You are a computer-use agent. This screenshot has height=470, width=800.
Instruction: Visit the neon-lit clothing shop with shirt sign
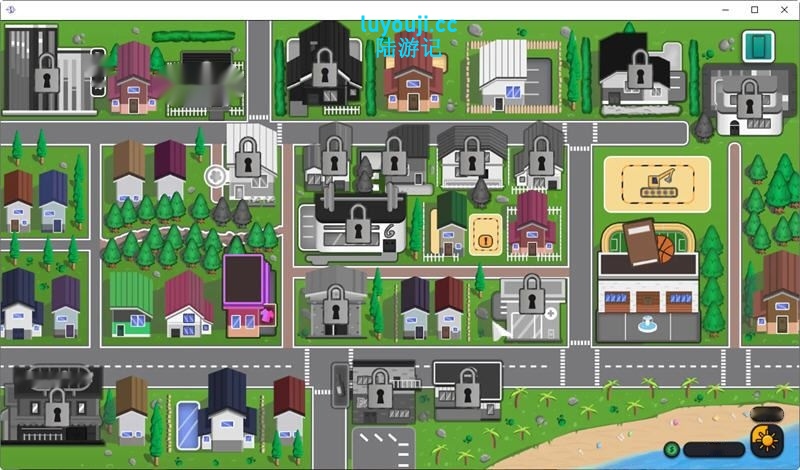click(x=249, y=295)
